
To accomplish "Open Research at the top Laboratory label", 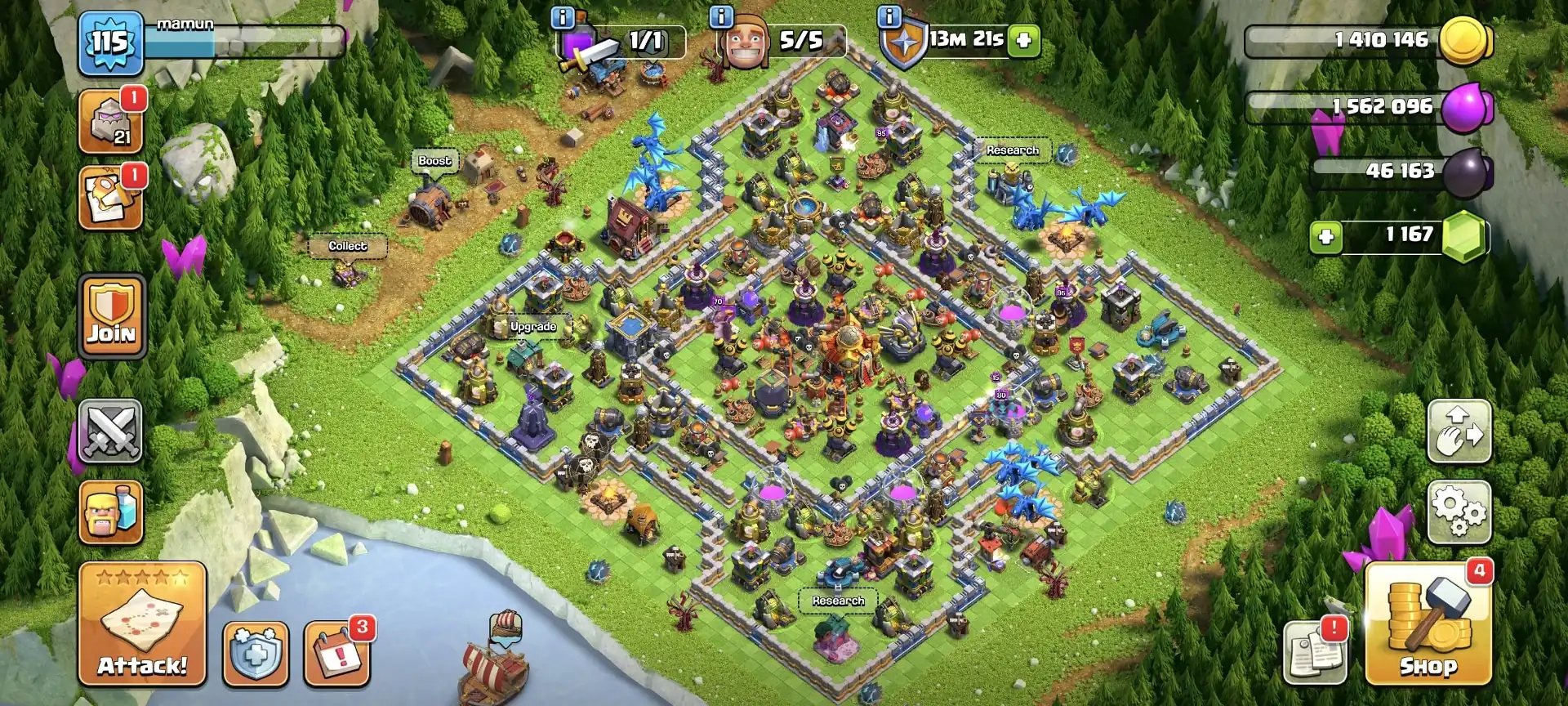I will pyautogui.click(x=1012, y=150).
